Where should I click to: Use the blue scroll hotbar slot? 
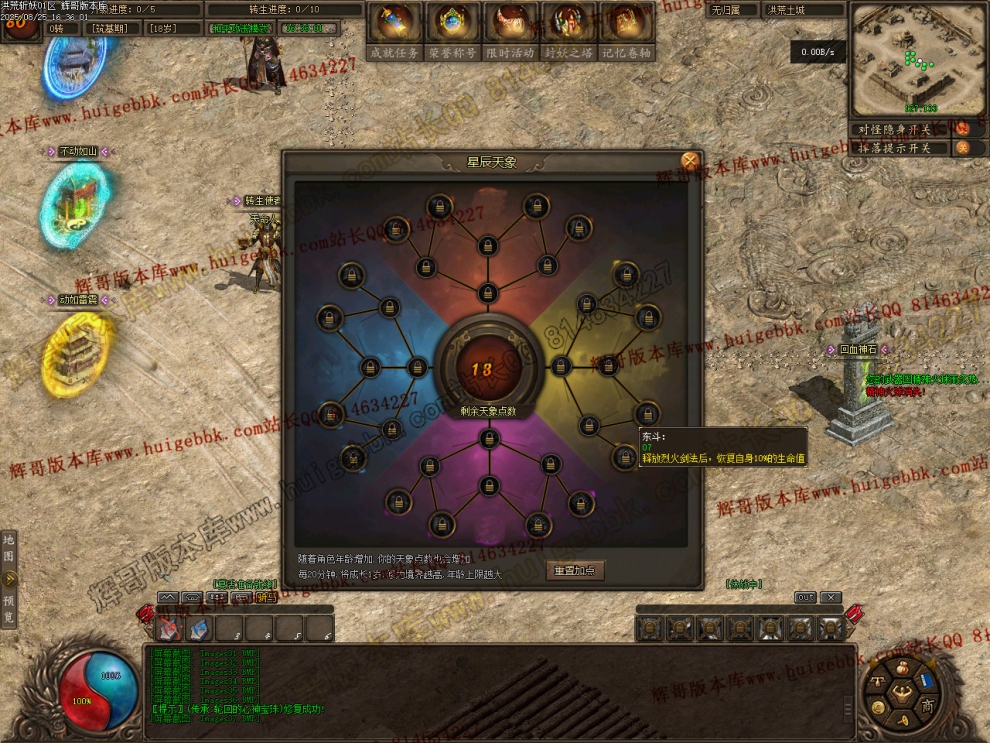199,628
